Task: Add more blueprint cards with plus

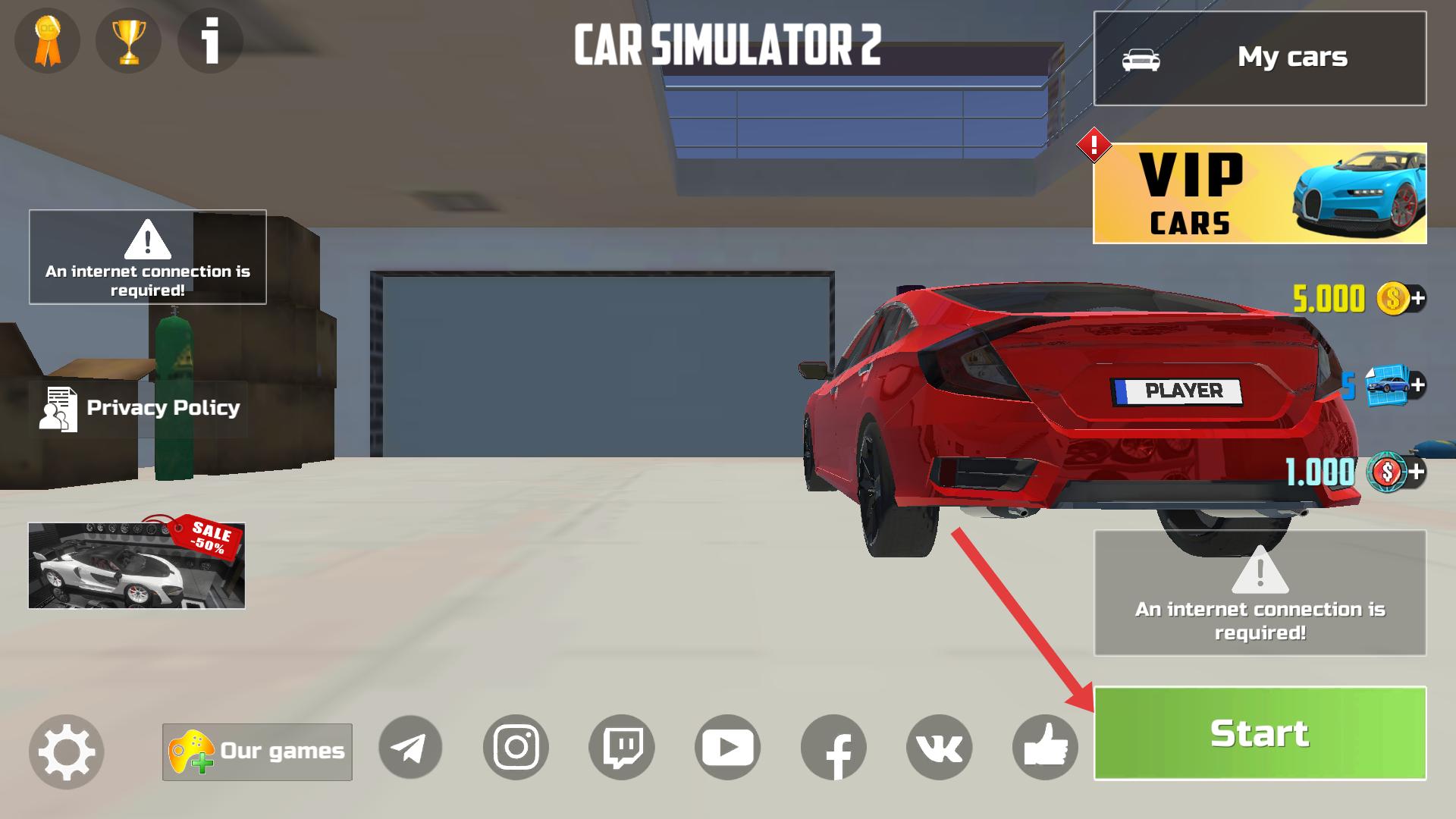Action: pyautogui.click(x=1416, y=385)
